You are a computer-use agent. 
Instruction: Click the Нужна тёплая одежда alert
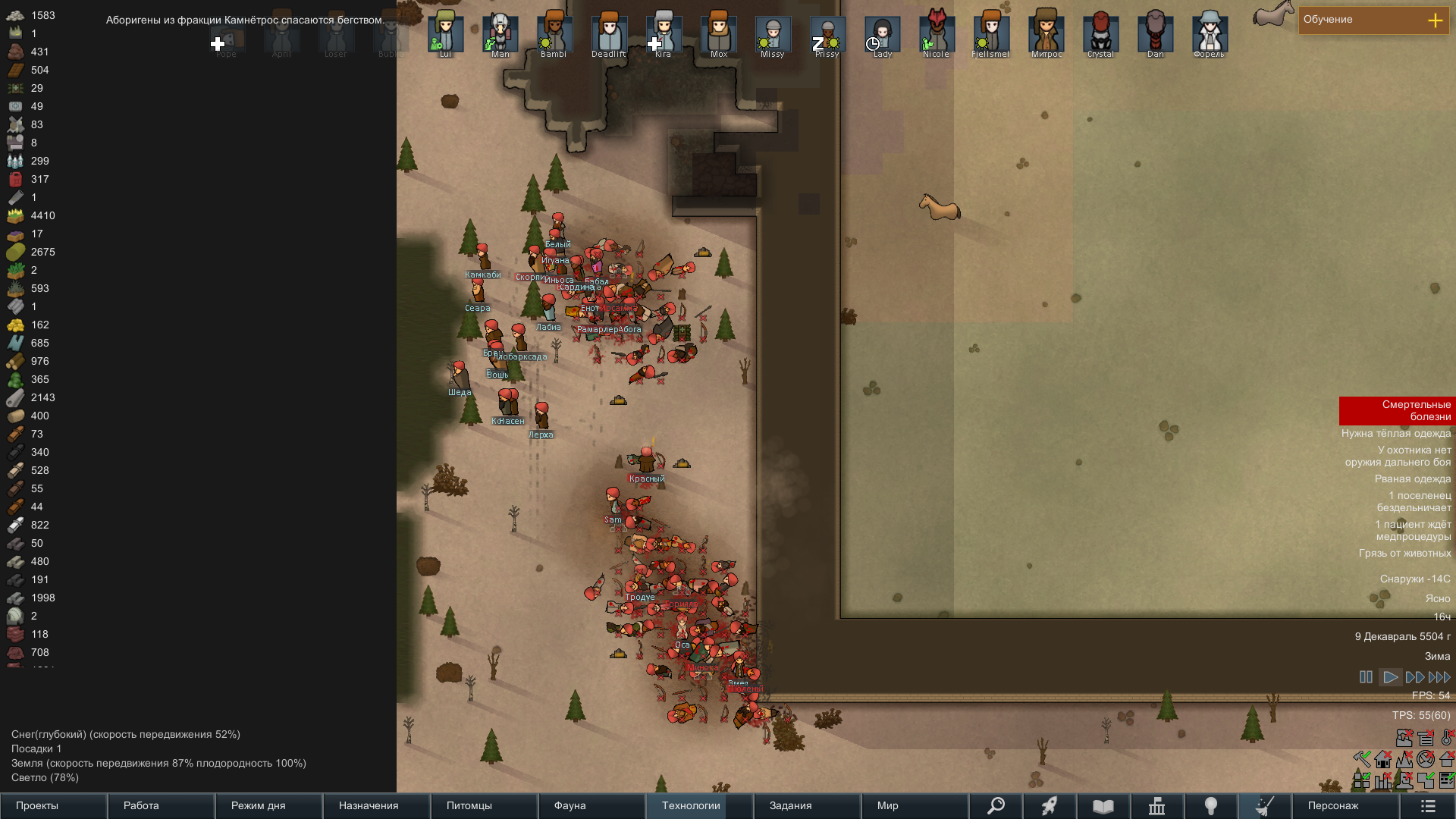(1396, 434)
